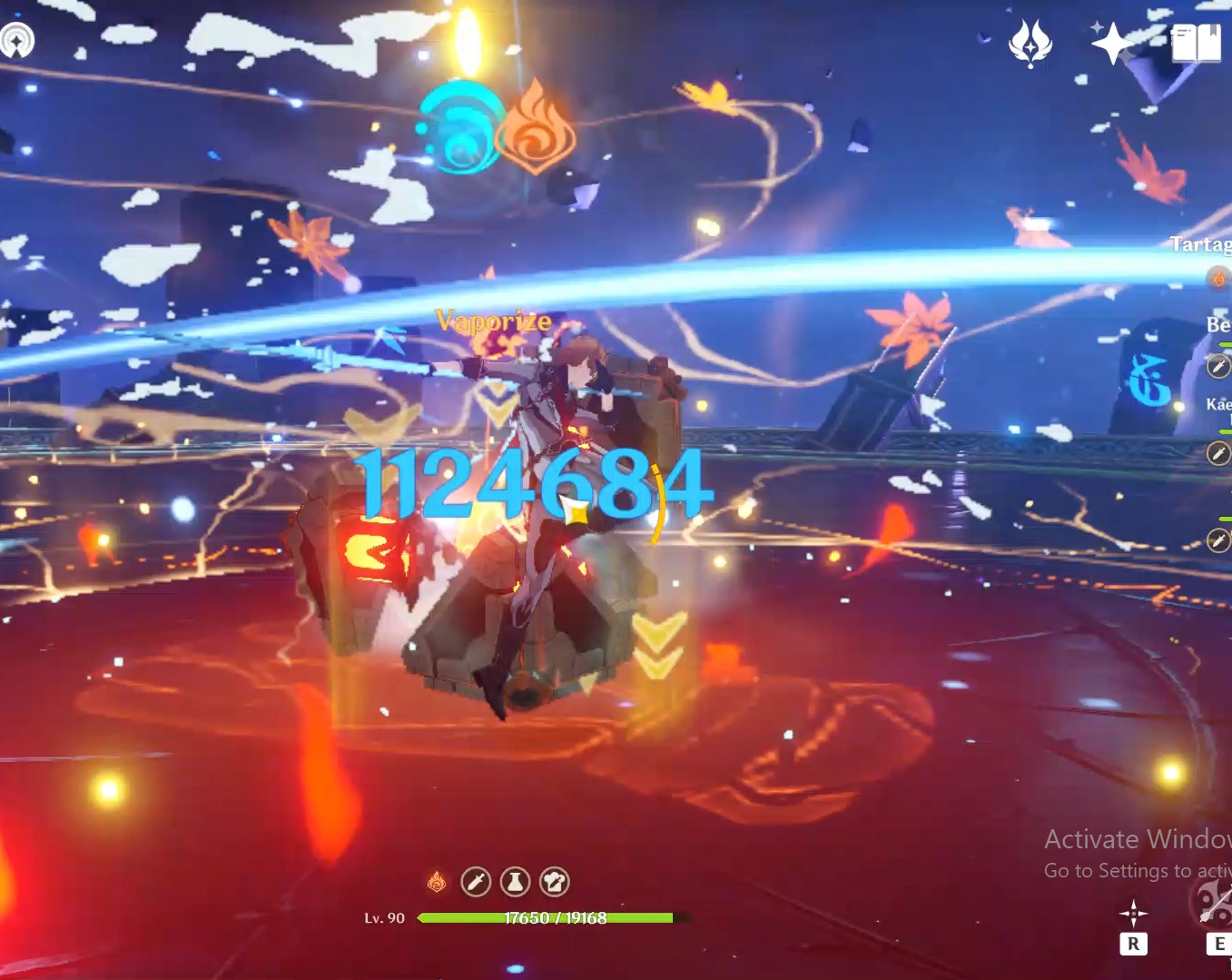Click the Pyro element indicator near the HP bar
Image resolution: width=1232 pixels, height=980 pixels.
click(x=436, y=880)
